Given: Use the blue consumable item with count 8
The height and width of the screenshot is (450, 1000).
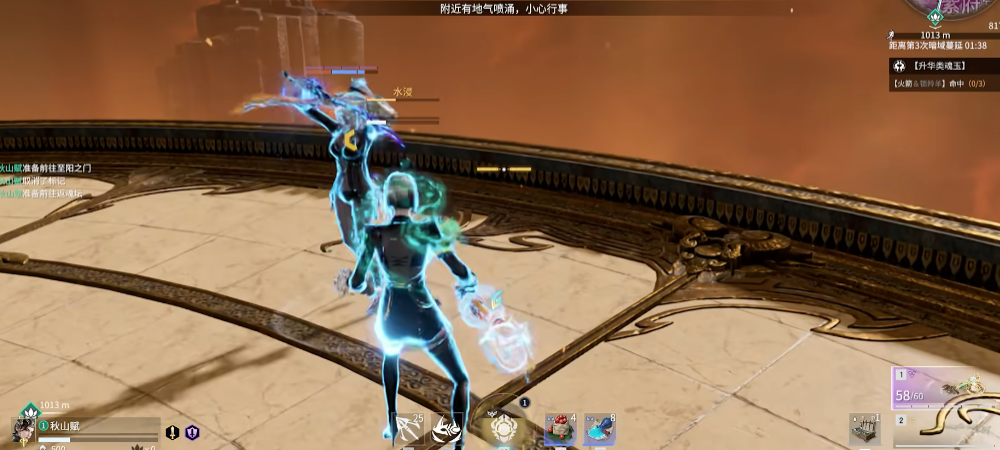Looking at the screenshot, I should (598, 429).
